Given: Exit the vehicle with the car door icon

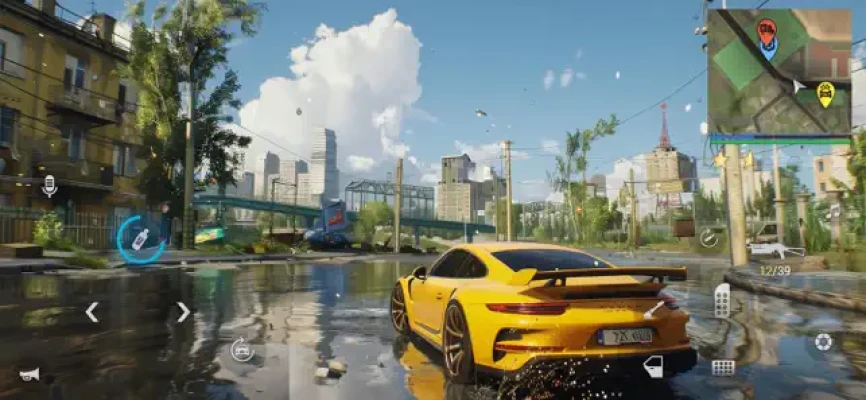Looking at the screenshot, I should 653,366.
